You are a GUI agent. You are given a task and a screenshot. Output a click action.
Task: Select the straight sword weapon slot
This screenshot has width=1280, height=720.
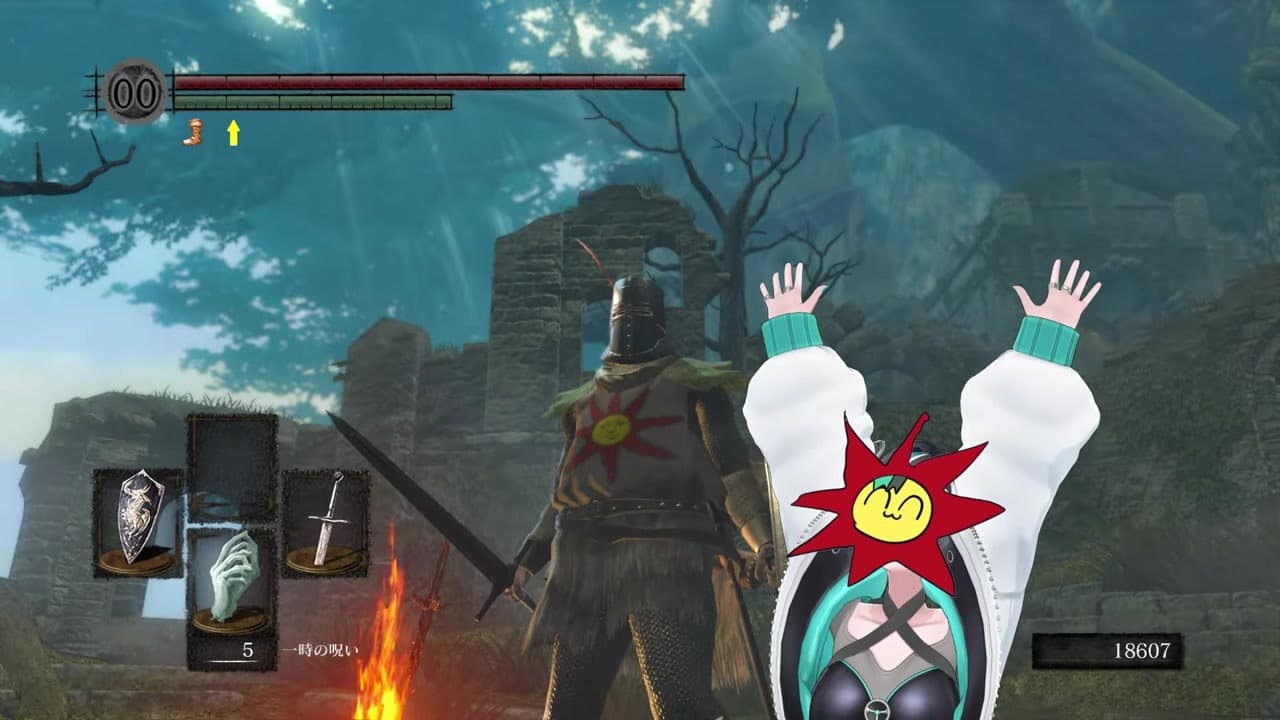[x=325, y=523]
